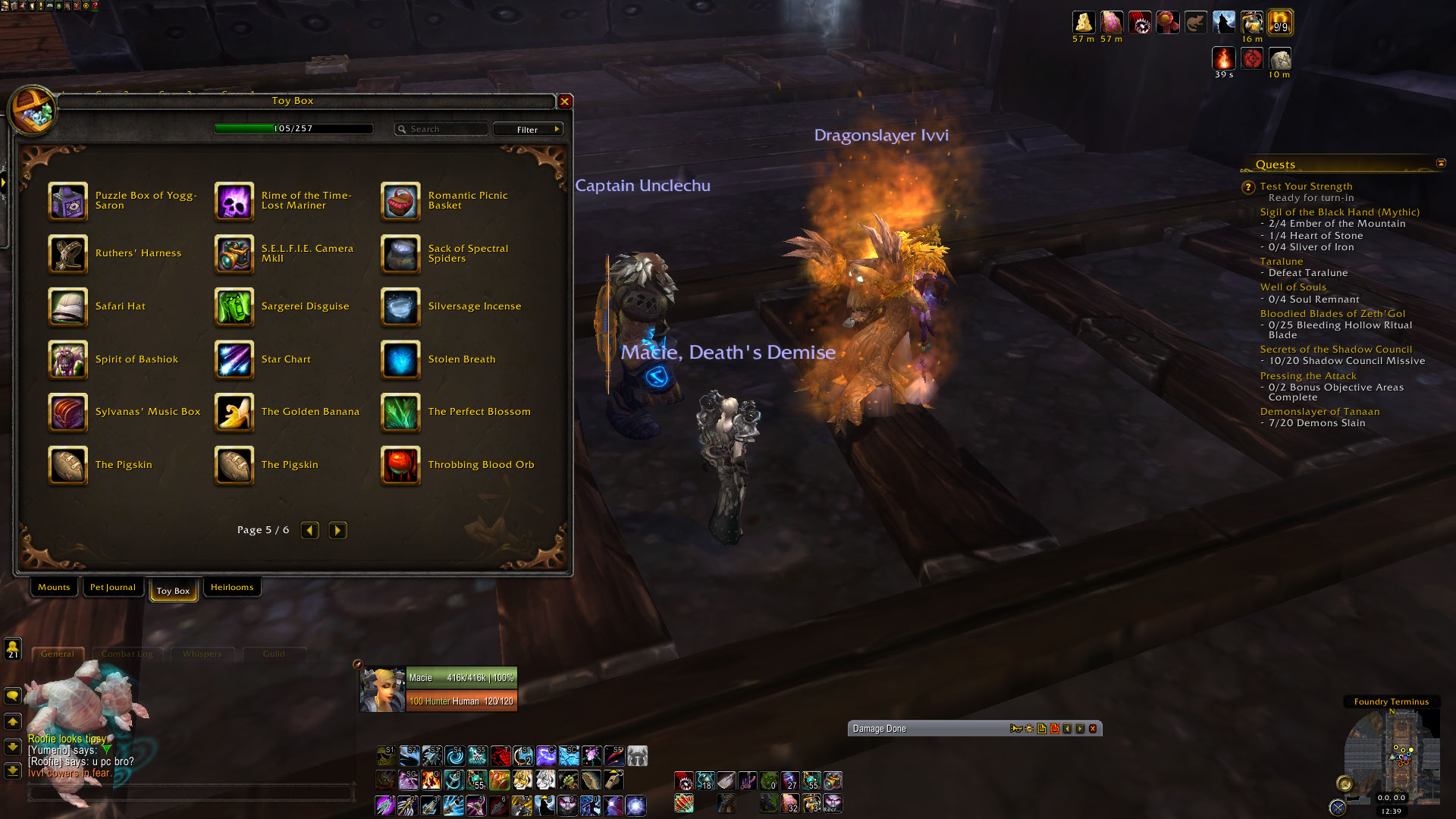Close the Toy Box window

565,102
